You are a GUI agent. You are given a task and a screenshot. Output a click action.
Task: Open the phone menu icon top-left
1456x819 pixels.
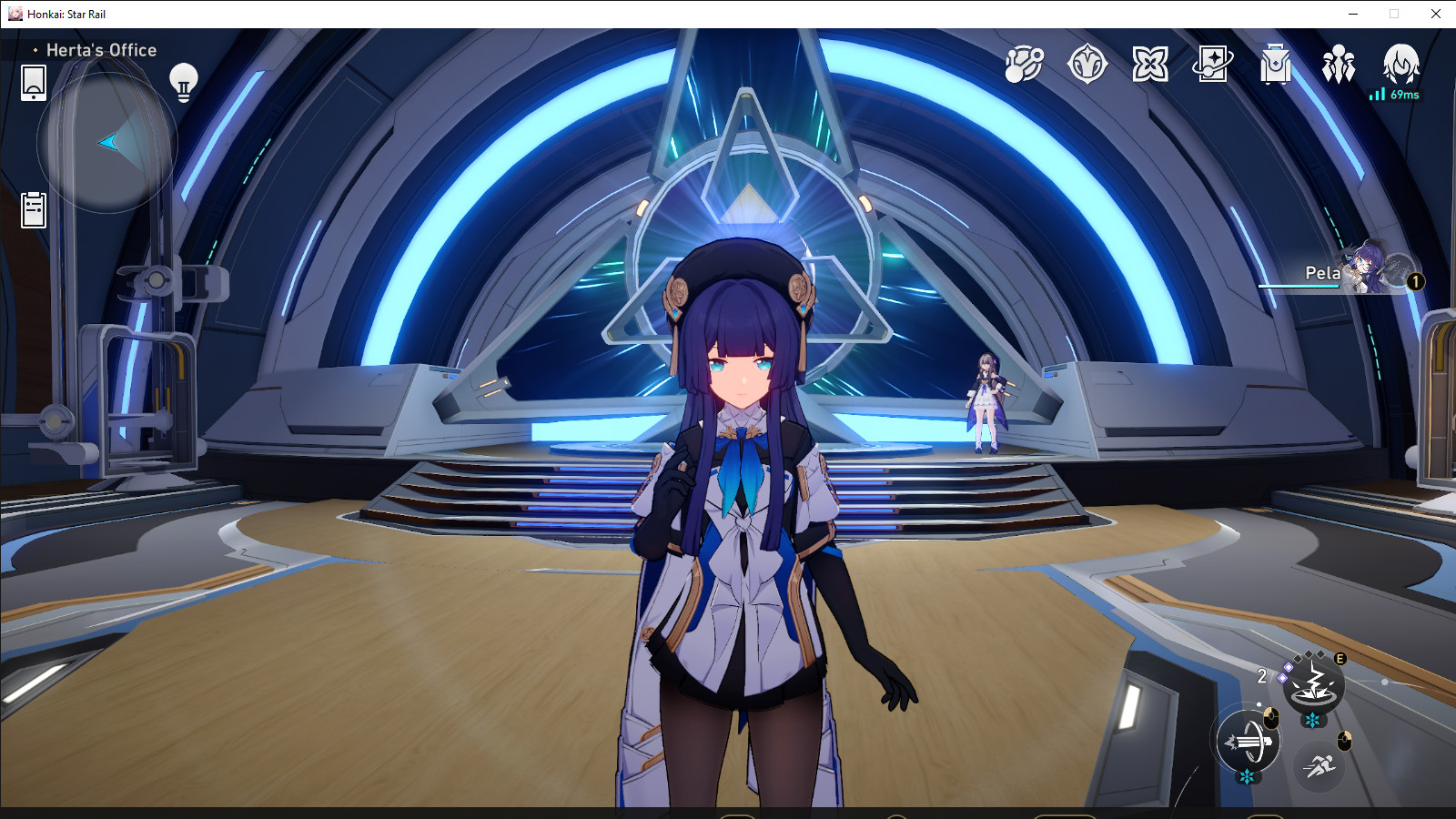click(34, 82)
